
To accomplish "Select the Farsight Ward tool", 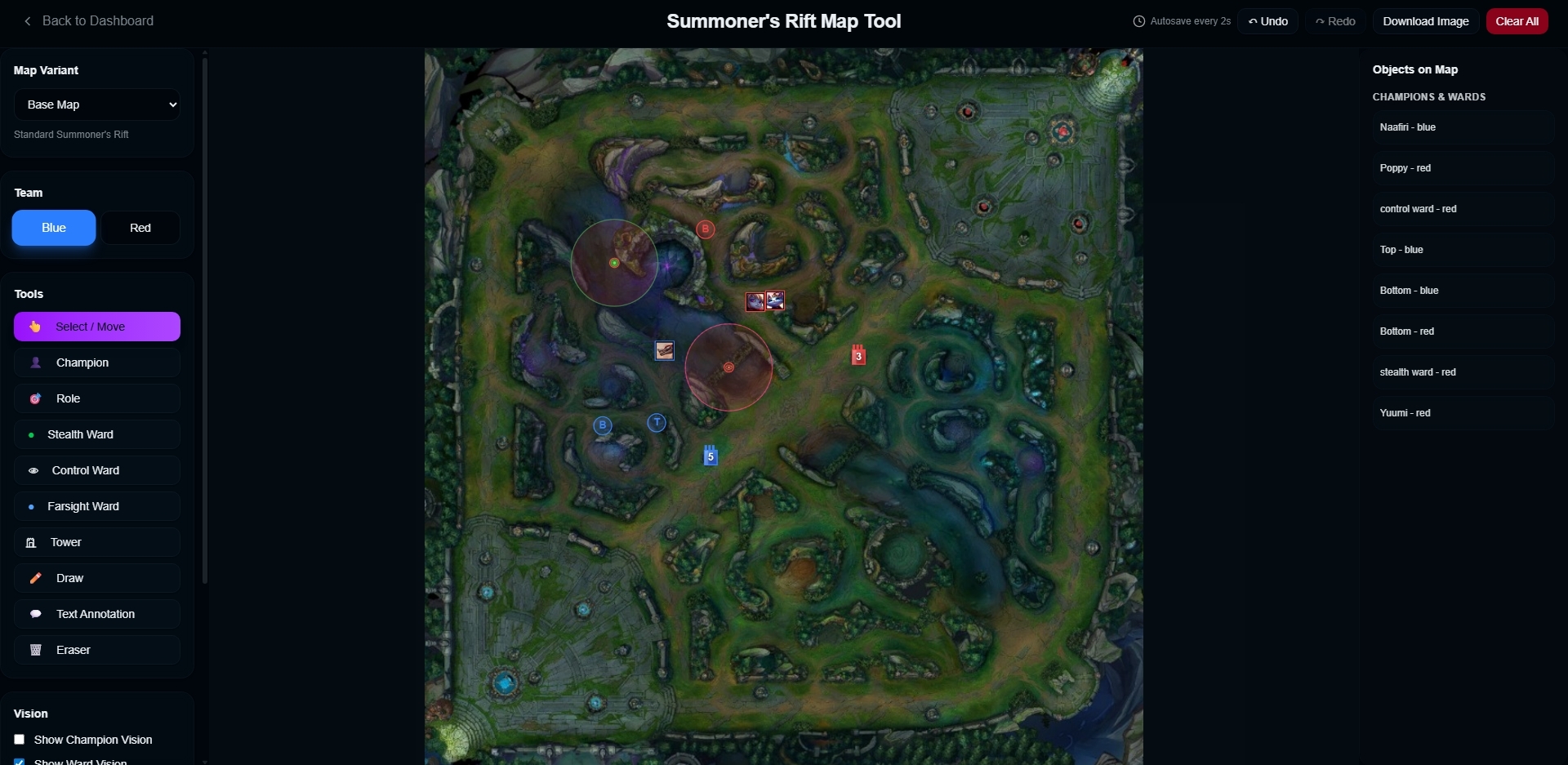I will [97, 505].
